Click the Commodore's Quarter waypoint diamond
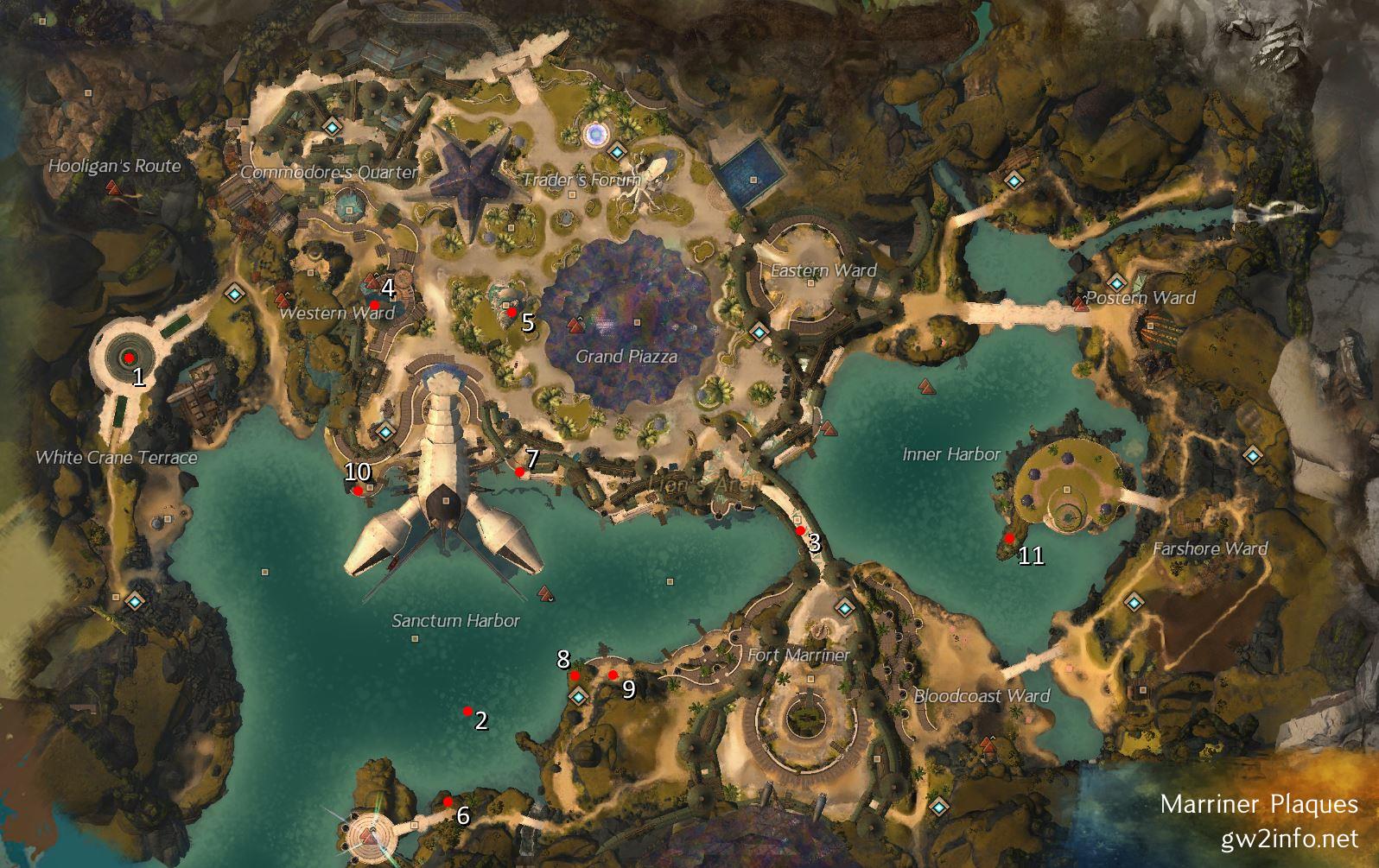 tap(333, 127)
